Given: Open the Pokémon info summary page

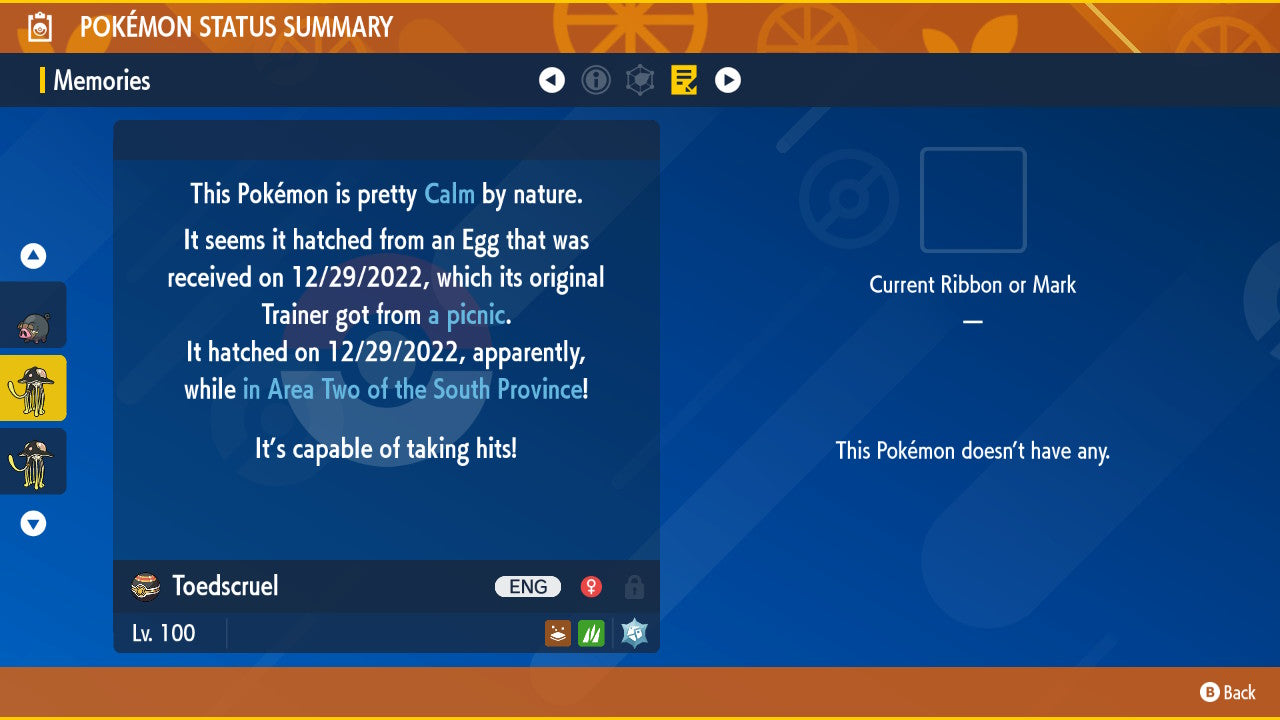Looking at the screenshot, I should click(596, 80).
